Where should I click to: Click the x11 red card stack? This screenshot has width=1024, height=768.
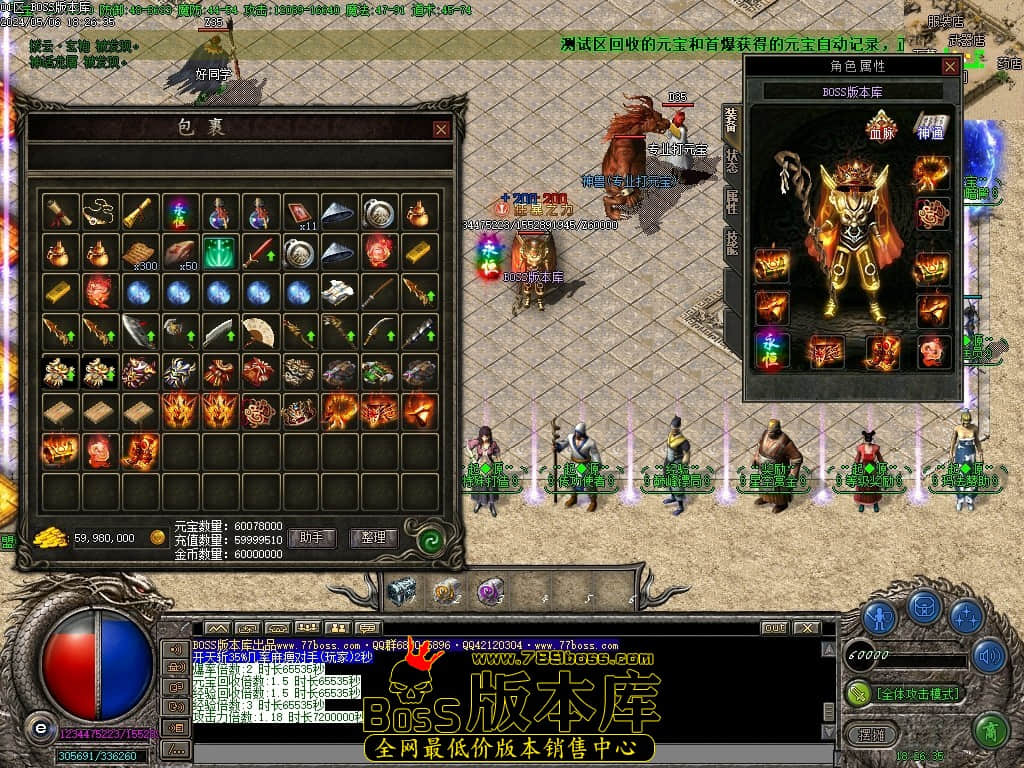300,213
